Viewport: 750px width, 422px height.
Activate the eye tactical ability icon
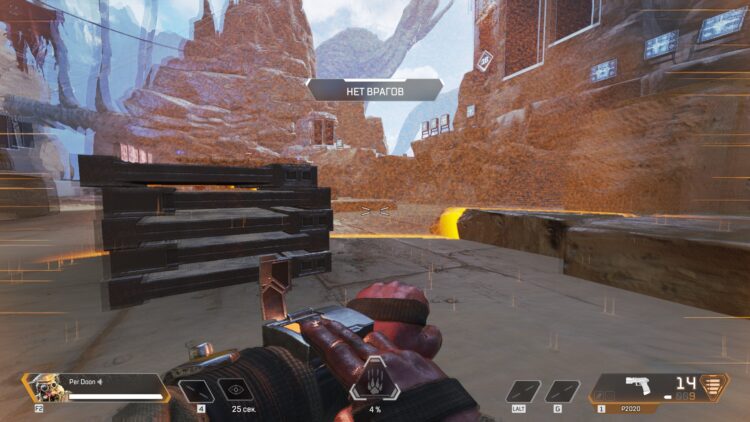[236, 390]
